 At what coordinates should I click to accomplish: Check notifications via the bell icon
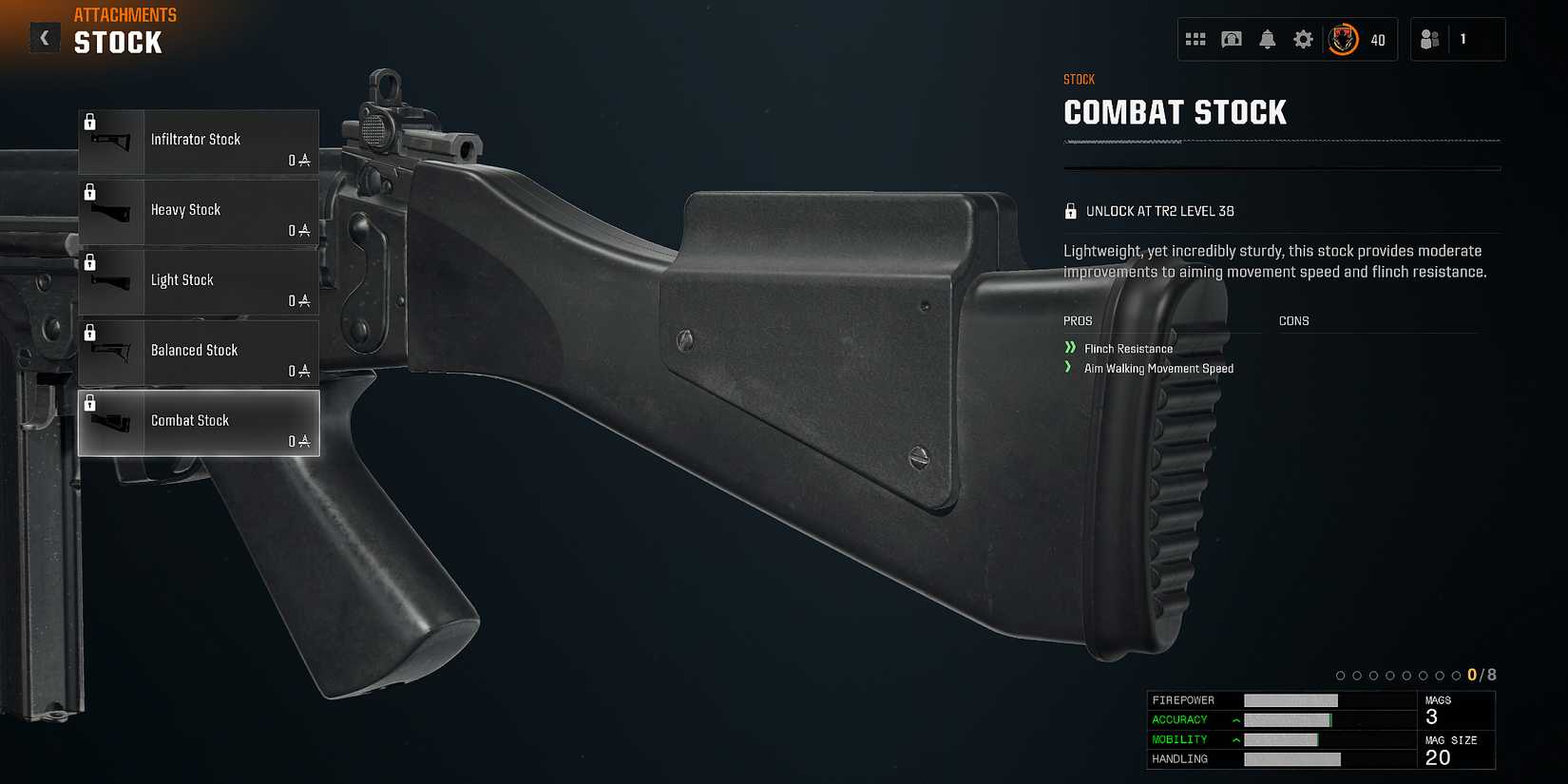tap(1268, 39)
